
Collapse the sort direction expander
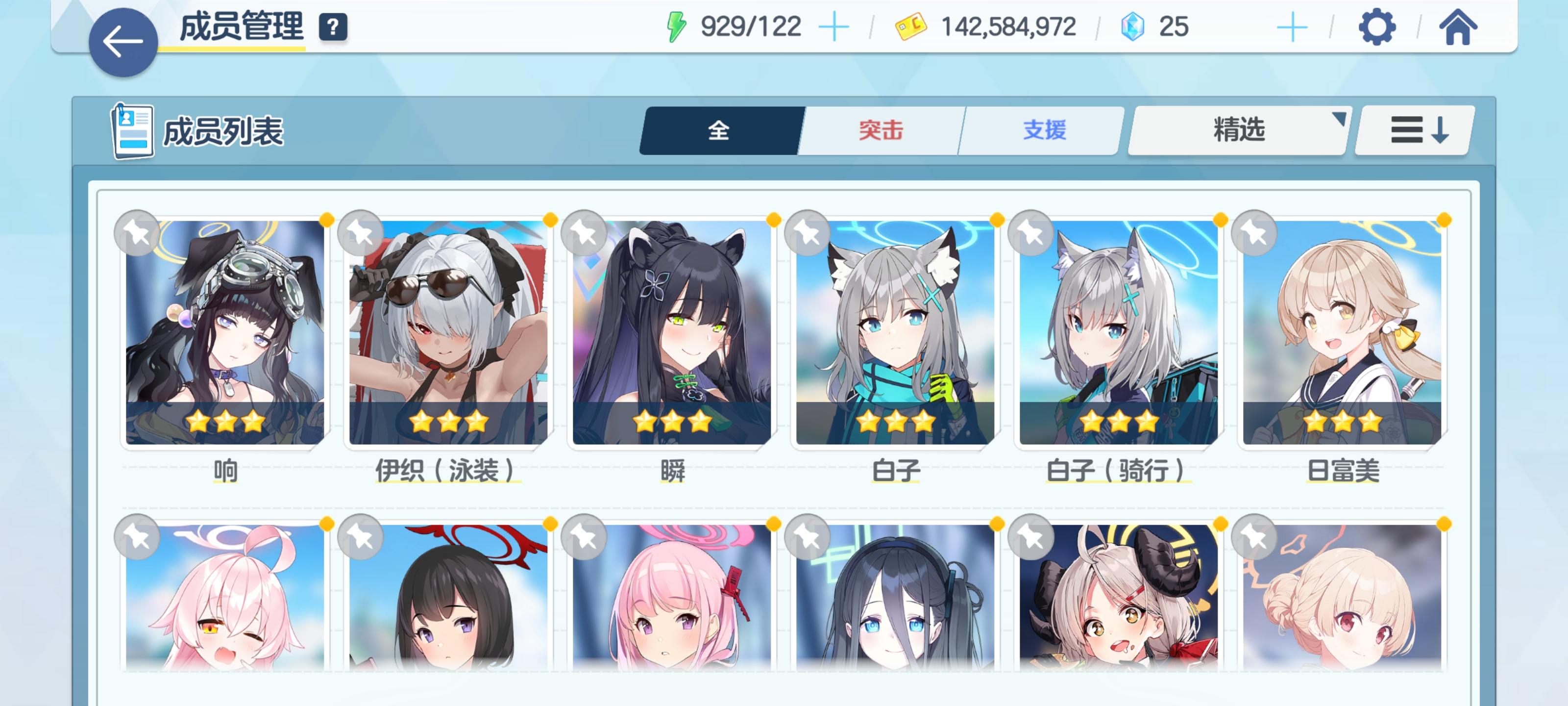[1413, 130]
